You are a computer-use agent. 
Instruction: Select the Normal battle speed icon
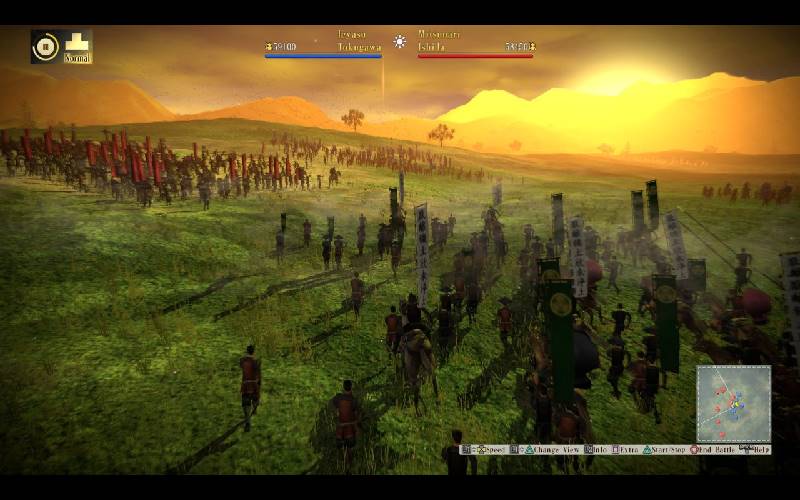(77, 46)
